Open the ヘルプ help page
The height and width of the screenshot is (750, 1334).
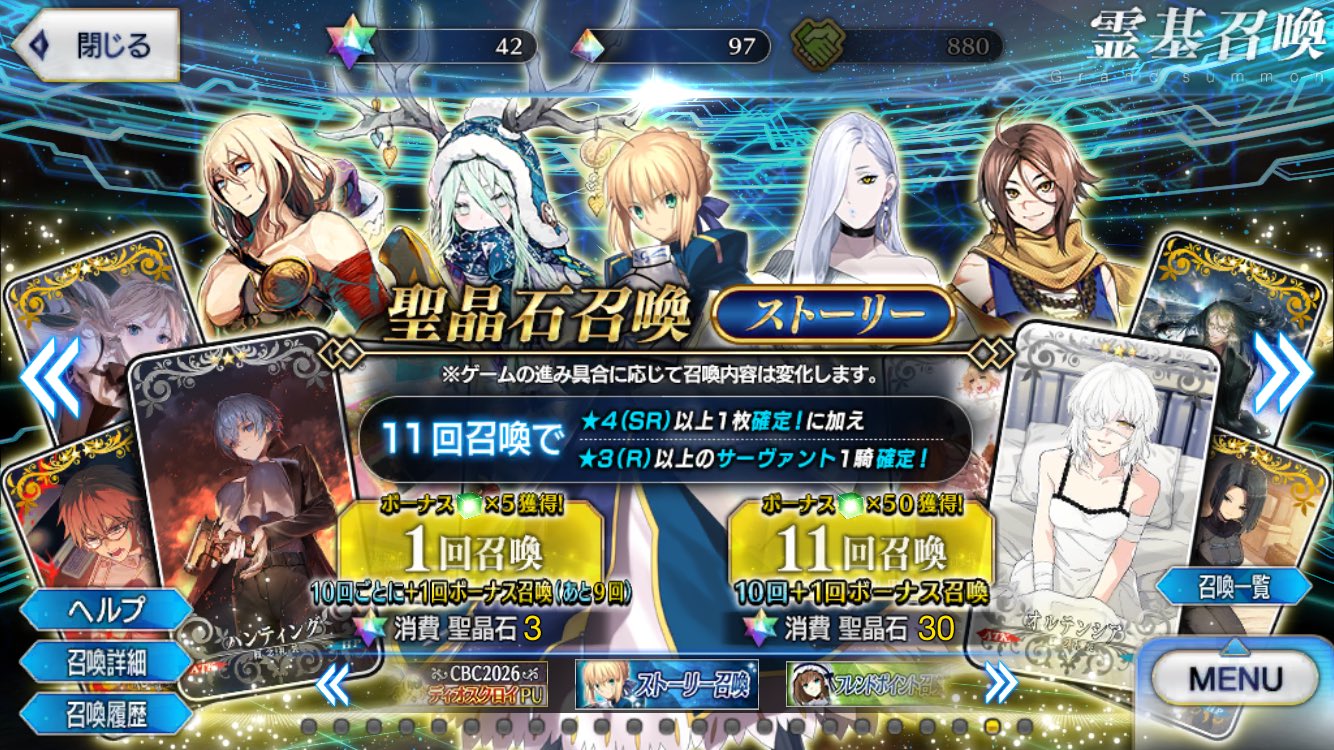coord(107,609)
